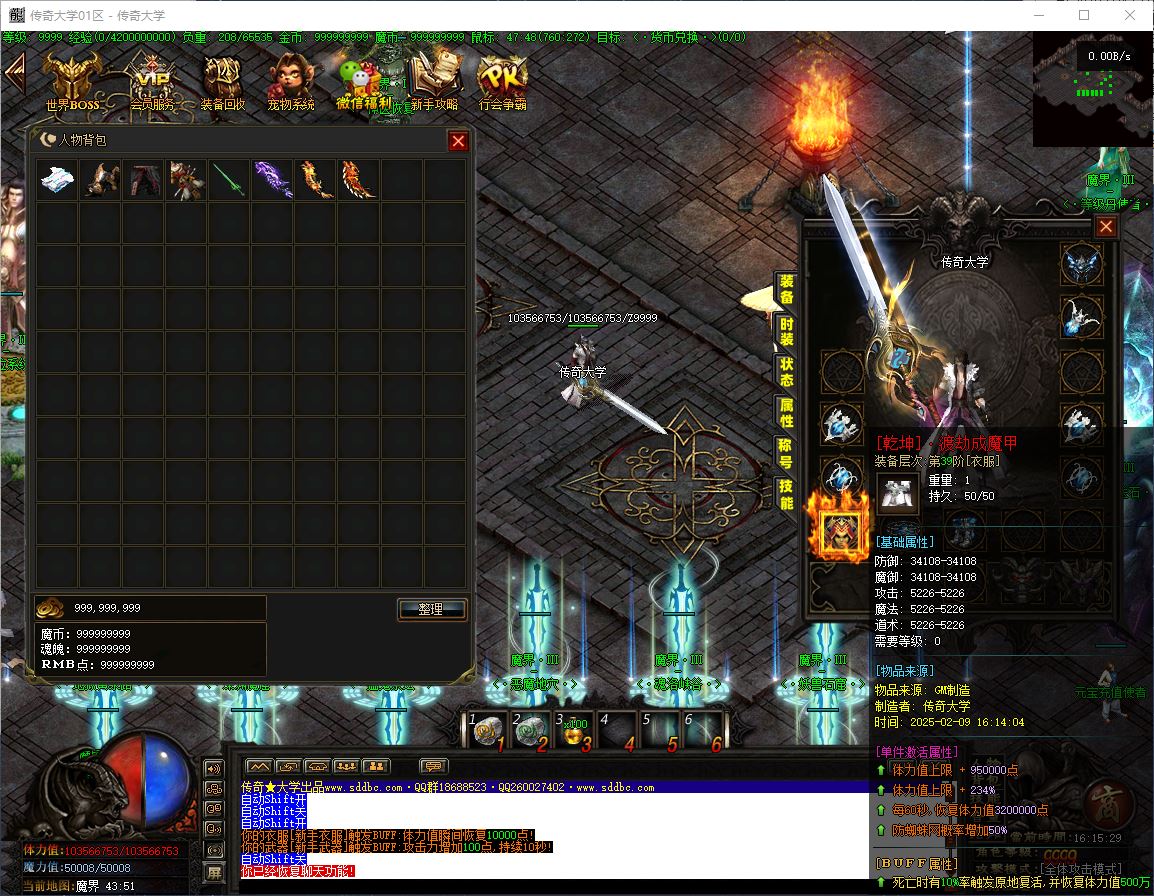Open 行会争霸 PK guild battle
1154x896 pixels.
click(502, 81)
